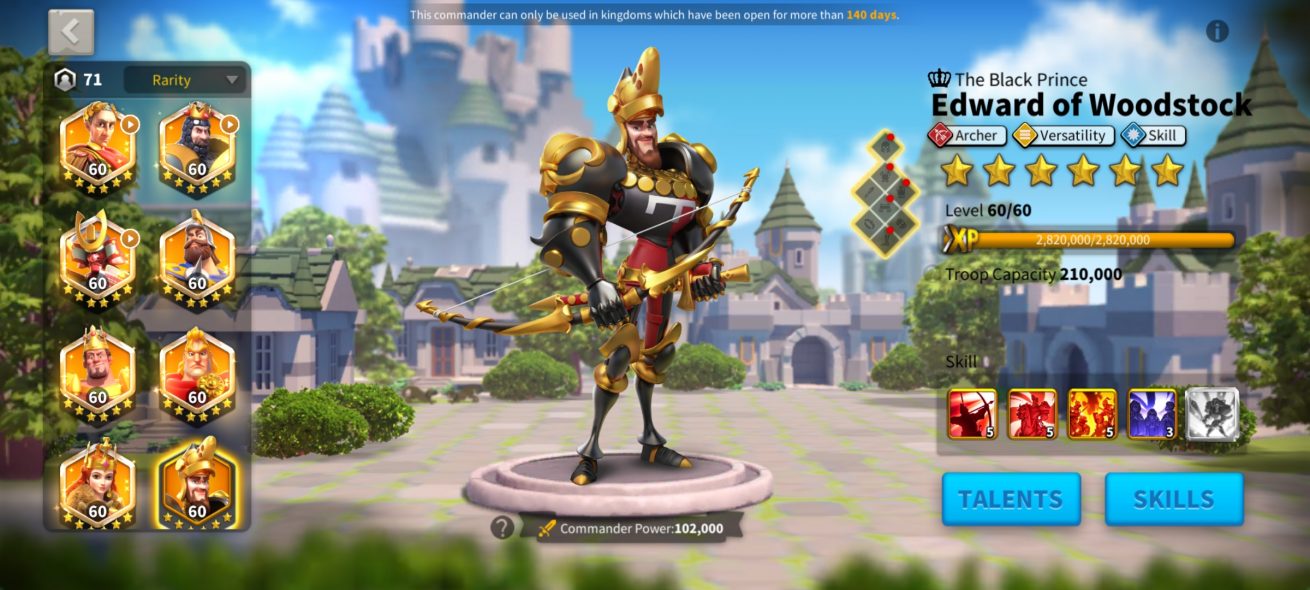The height and width of the screenshot is (590, 1310).
Task: Select the mustached commander with gold crown
Action: pyautogui.click(x=97, y=370)
